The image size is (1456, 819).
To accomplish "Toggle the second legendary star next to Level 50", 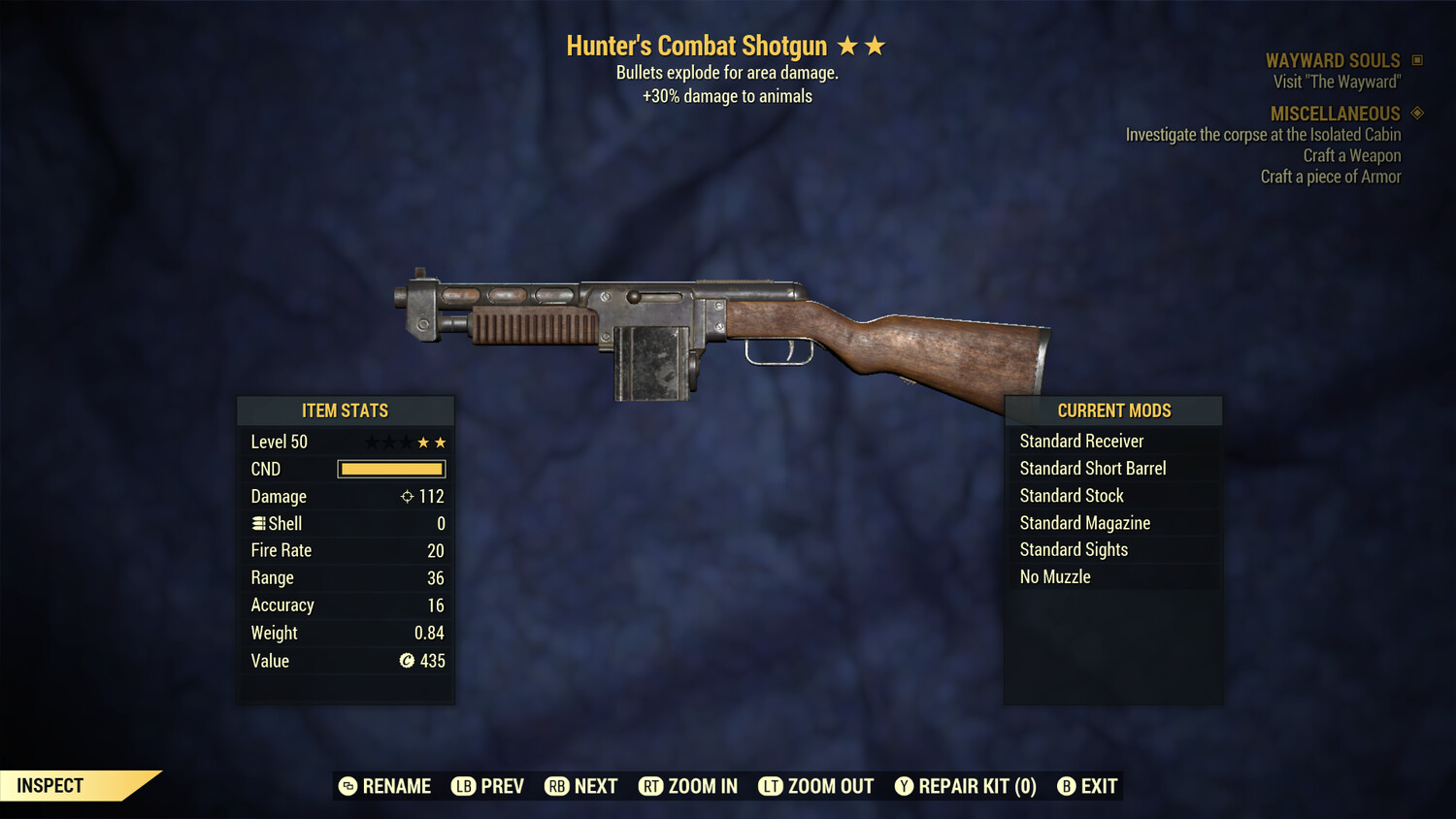I will 442,442.
